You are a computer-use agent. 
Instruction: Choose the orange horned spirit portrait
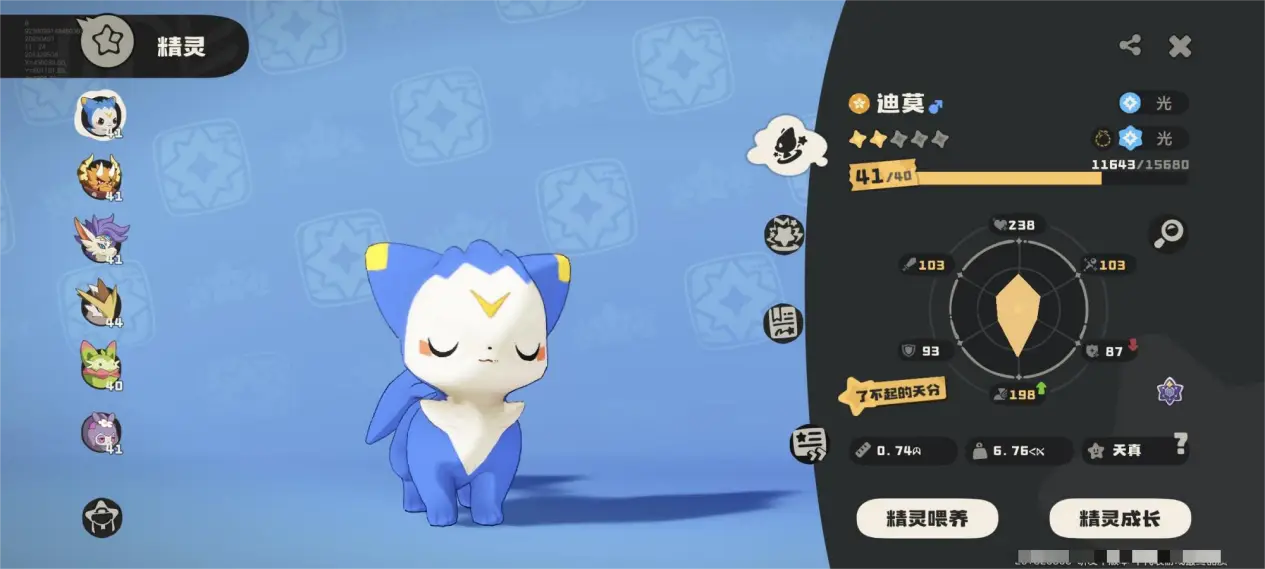tap(100, 177)
